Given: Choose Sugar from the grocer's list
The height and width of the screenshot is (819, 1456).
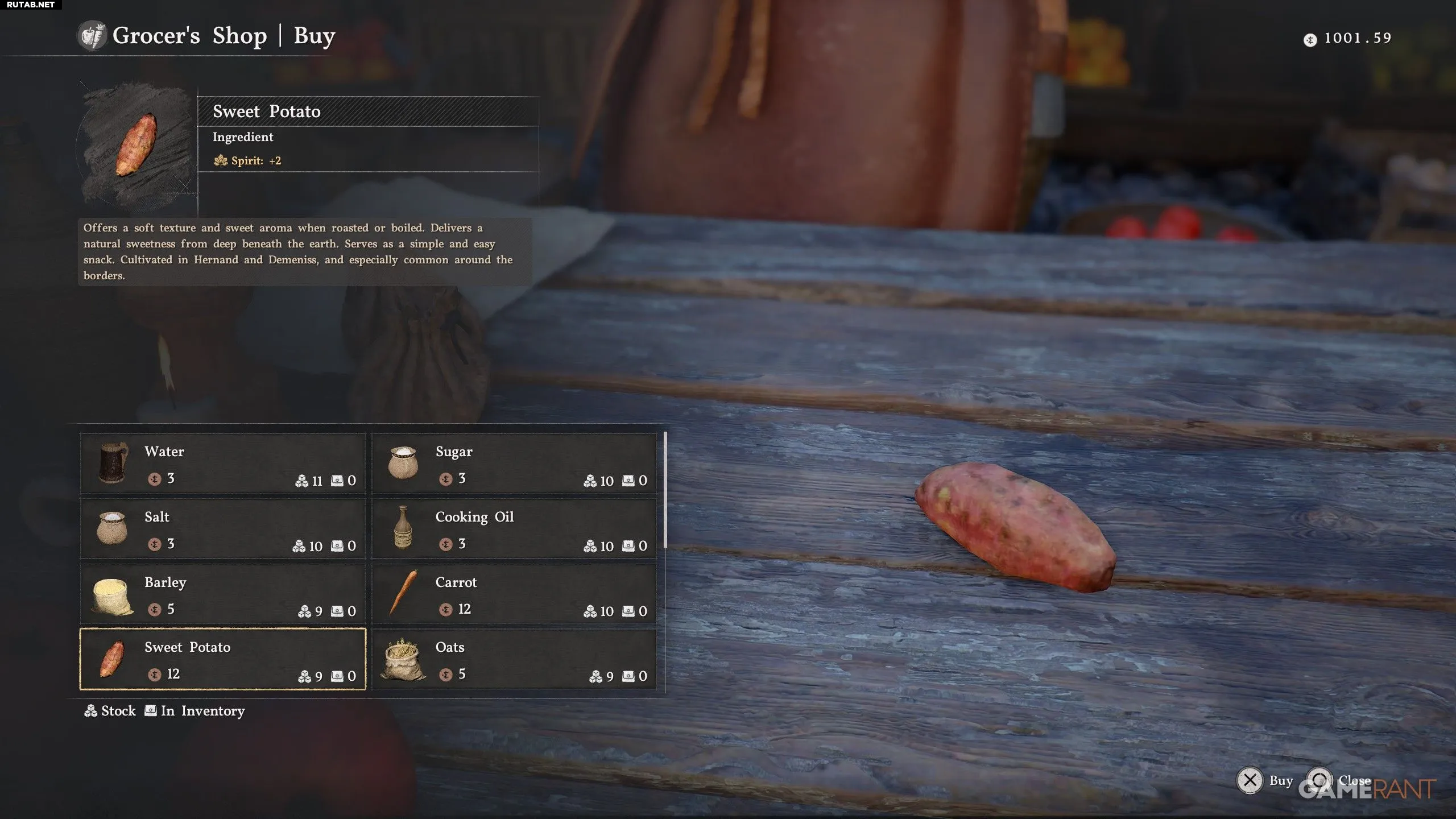Looking at the screenshot, I should tap(514, 464).
